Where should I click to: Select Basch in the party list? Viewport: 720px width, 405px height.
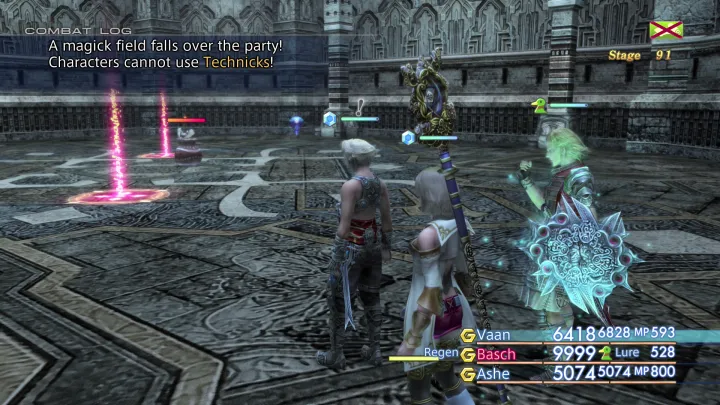coord(497,354)
